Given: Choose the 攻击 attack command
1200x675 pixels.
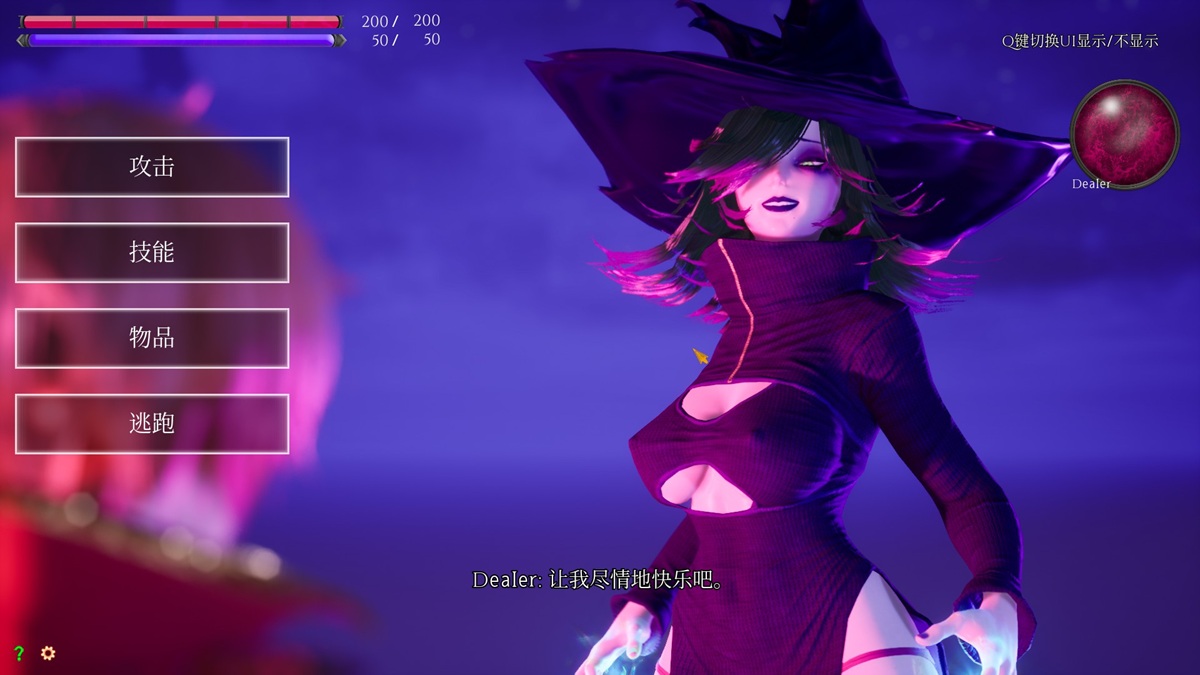Looking at the screenshot, I should click(152, 167).
